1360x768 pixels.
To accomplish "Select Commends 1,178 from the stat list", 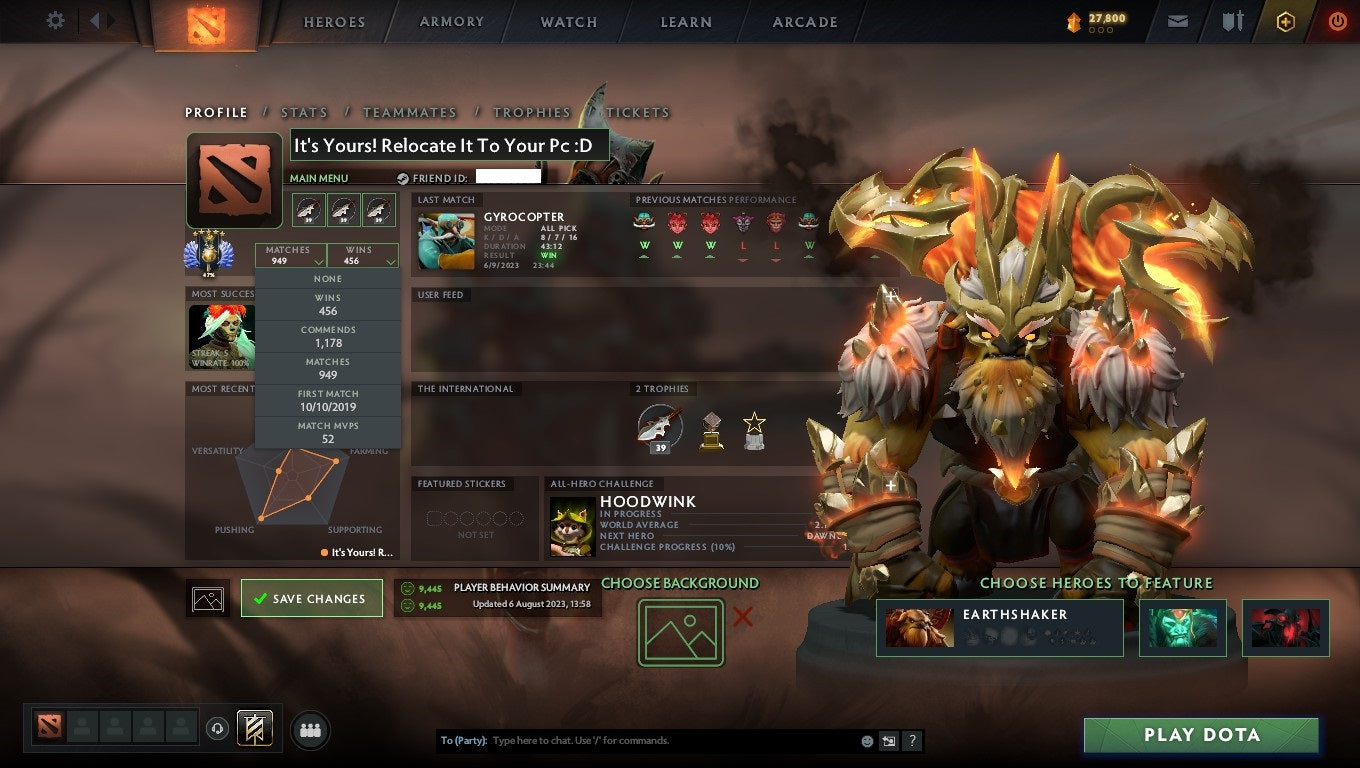I will [328, 335].
